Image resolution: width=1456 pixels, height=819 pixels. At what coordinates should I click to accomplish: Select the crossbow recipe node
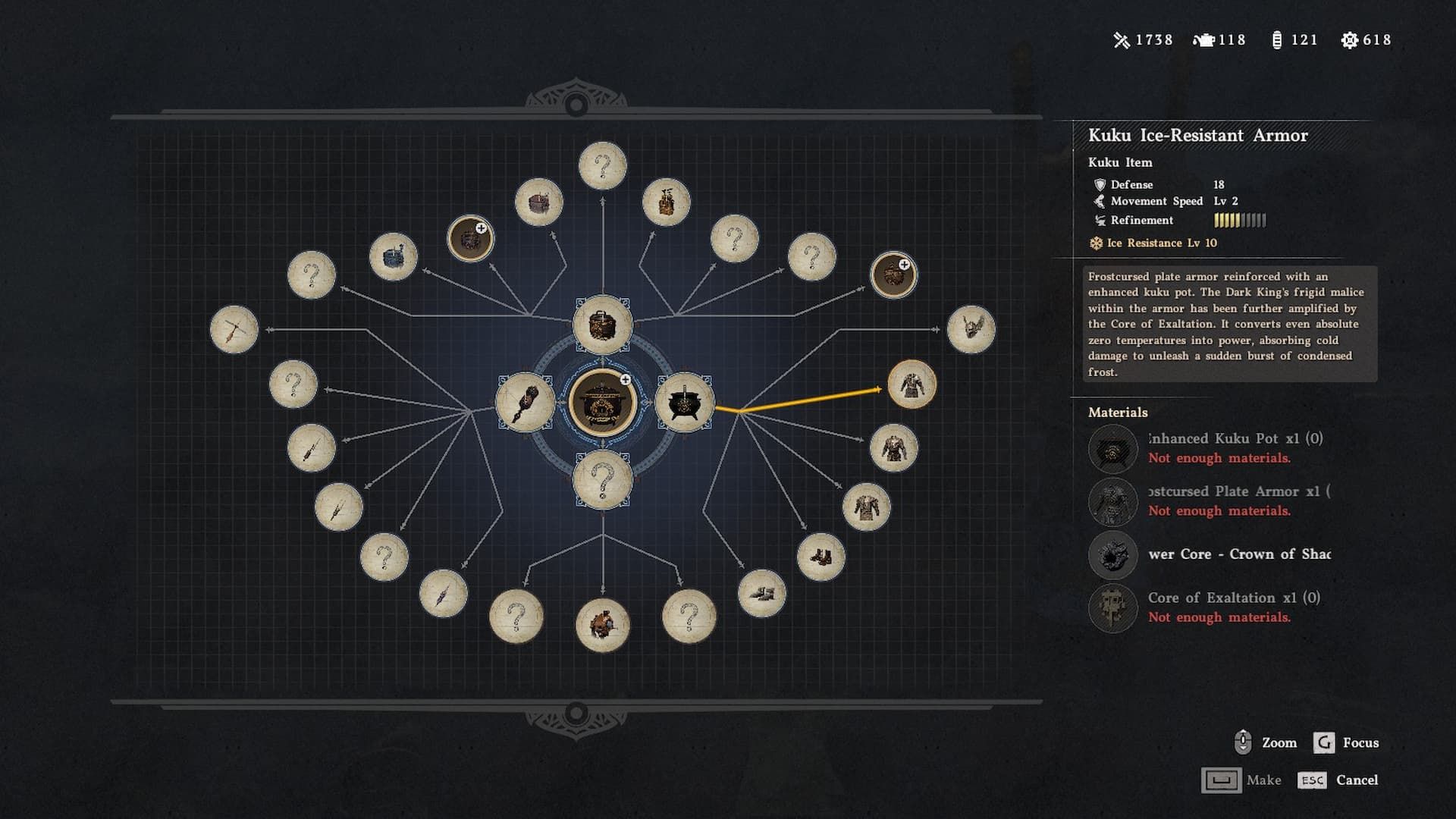coord(234,329)
